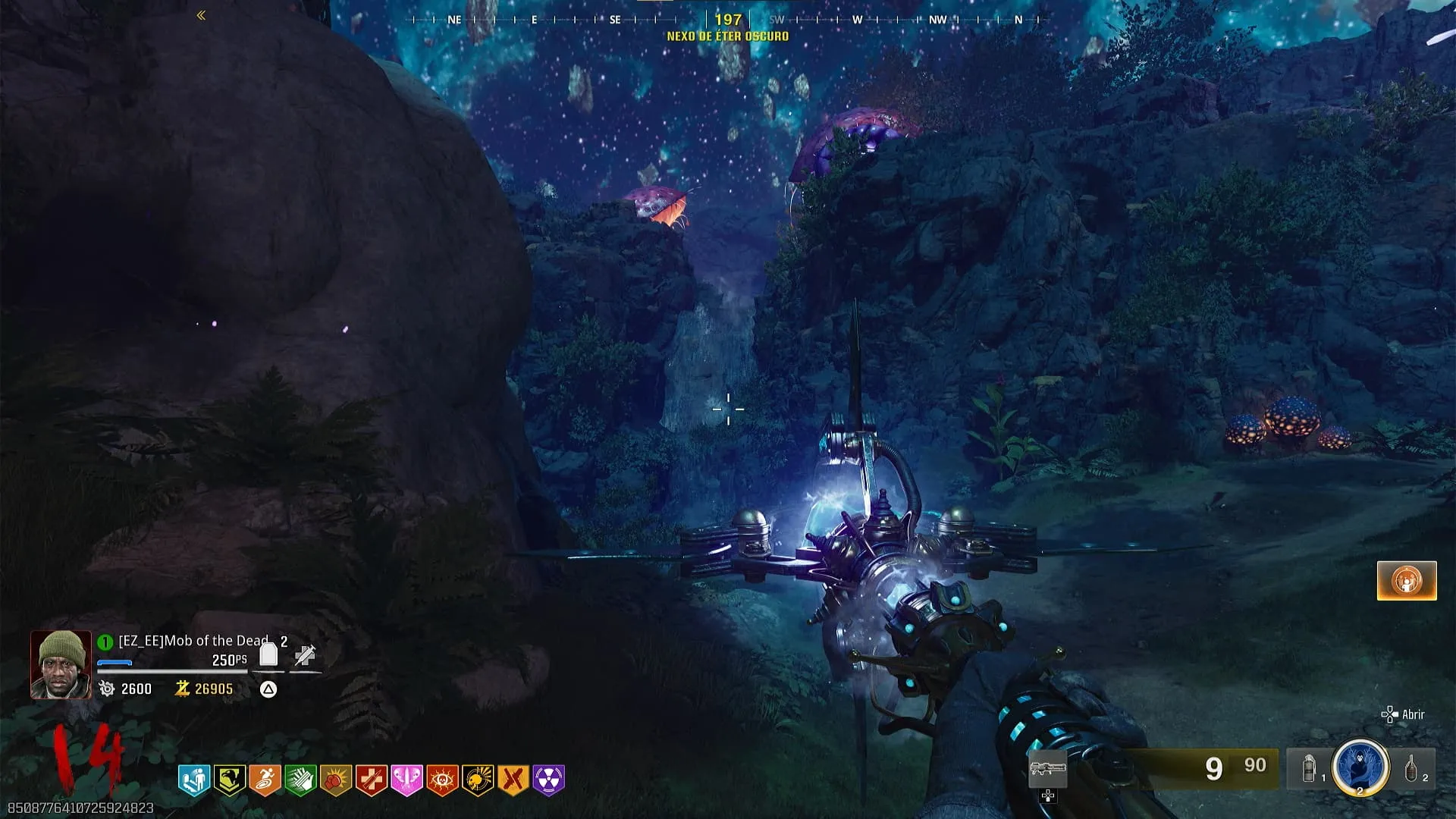Viewport: 1456px width, 819px height.
Task: Select the tactical canister grenade slot
Action: (x=1310, y=768)
